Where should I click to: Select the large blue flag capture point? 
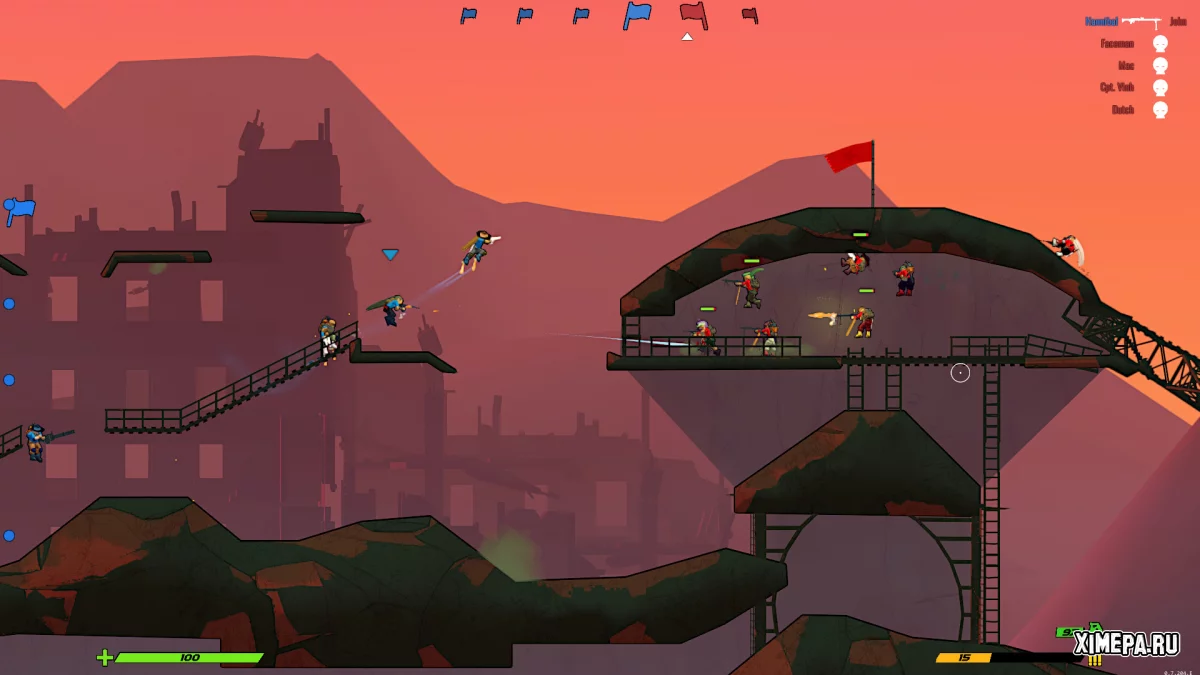637,15
